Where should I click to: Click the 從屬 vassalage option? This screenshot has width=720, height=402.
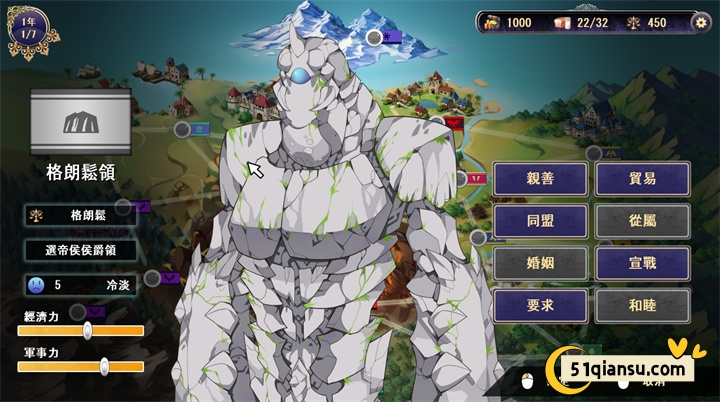pyautogui.click(x=641, y=221)
